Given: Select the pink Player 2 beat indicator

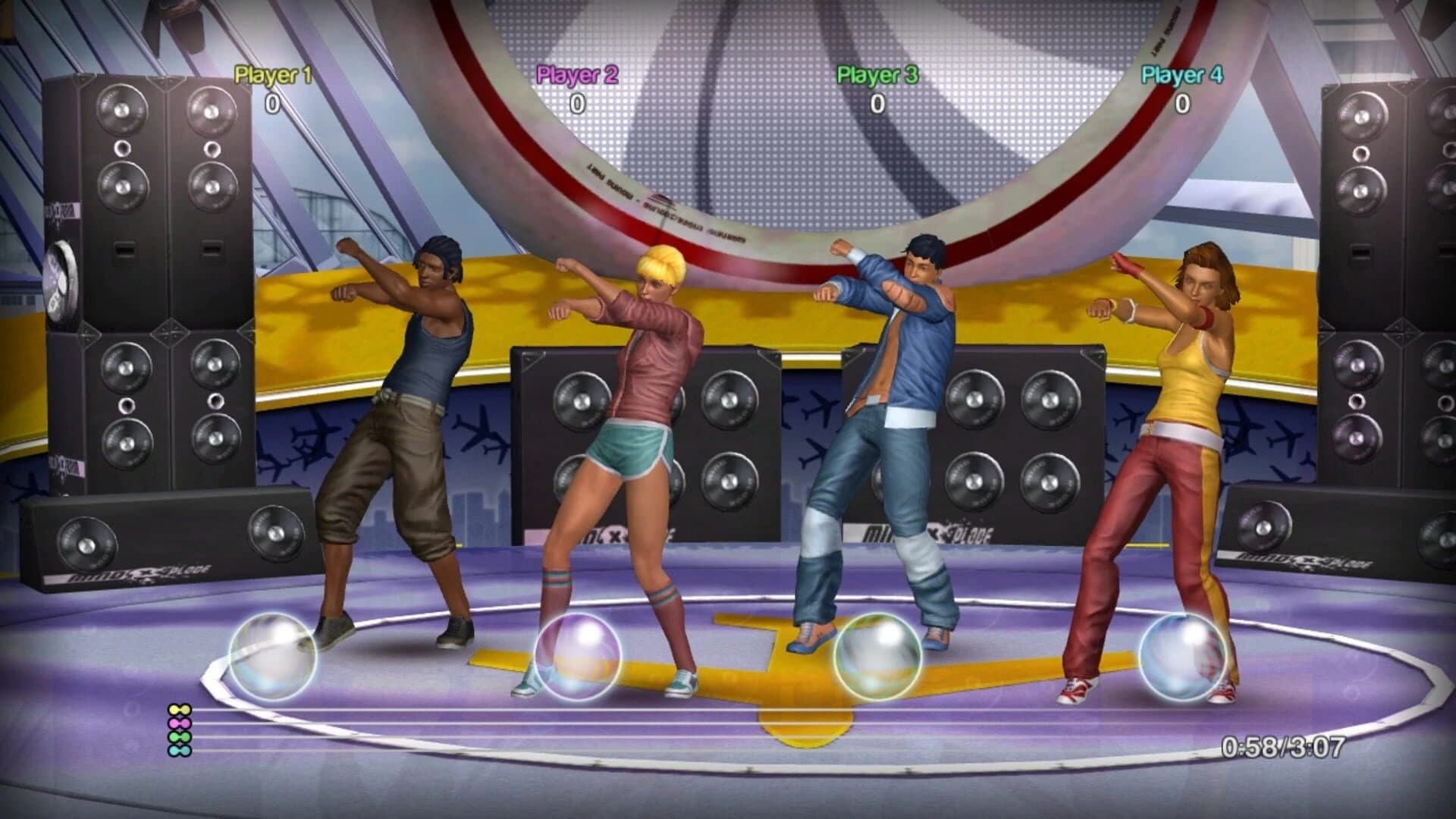Looking at the screenshot, I should click(180, 723).
